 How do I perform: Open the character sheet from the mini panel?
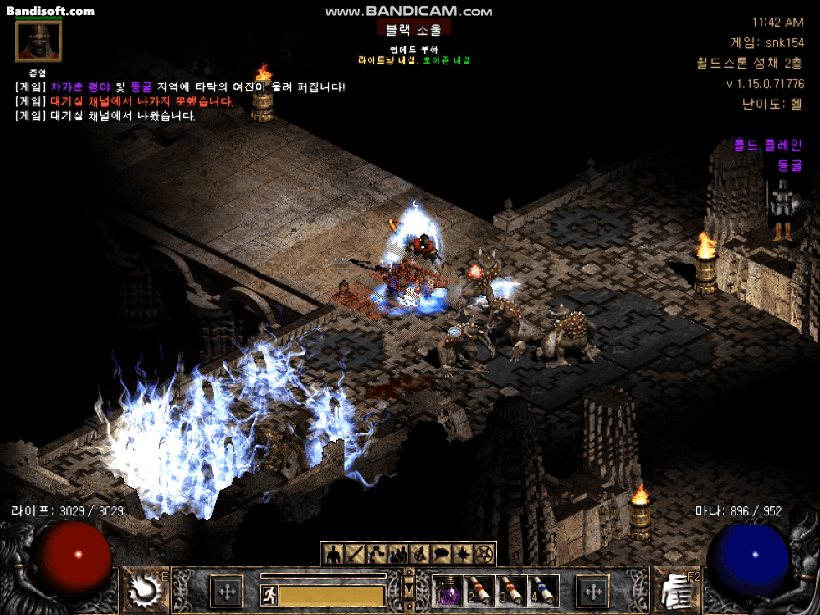pyautogui.click(x=335, y=553)
